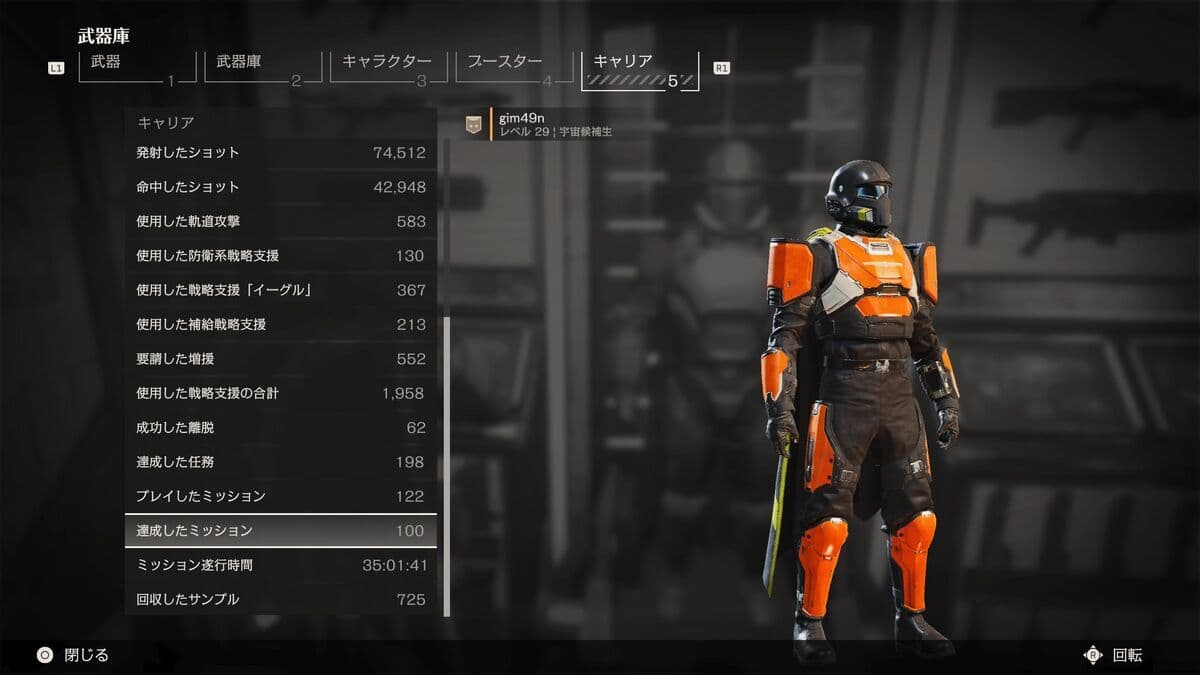Screen dimensions: 1200x675
Task: Select the 命中したショット stat row
Action: pyautogui.click(x=281, y=187)
